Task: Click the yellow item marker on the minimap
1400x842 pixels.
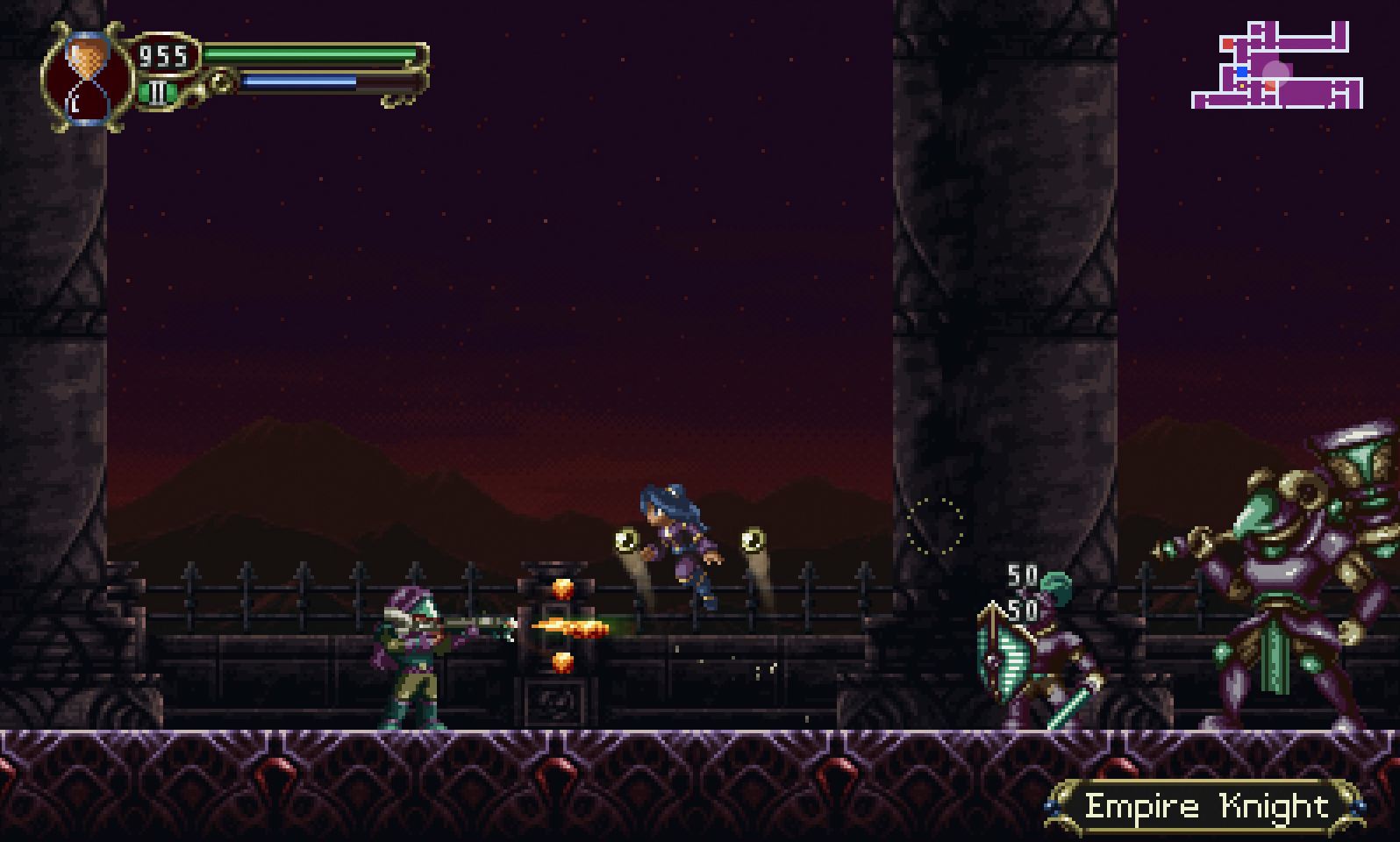Action: coord(1242,86)
